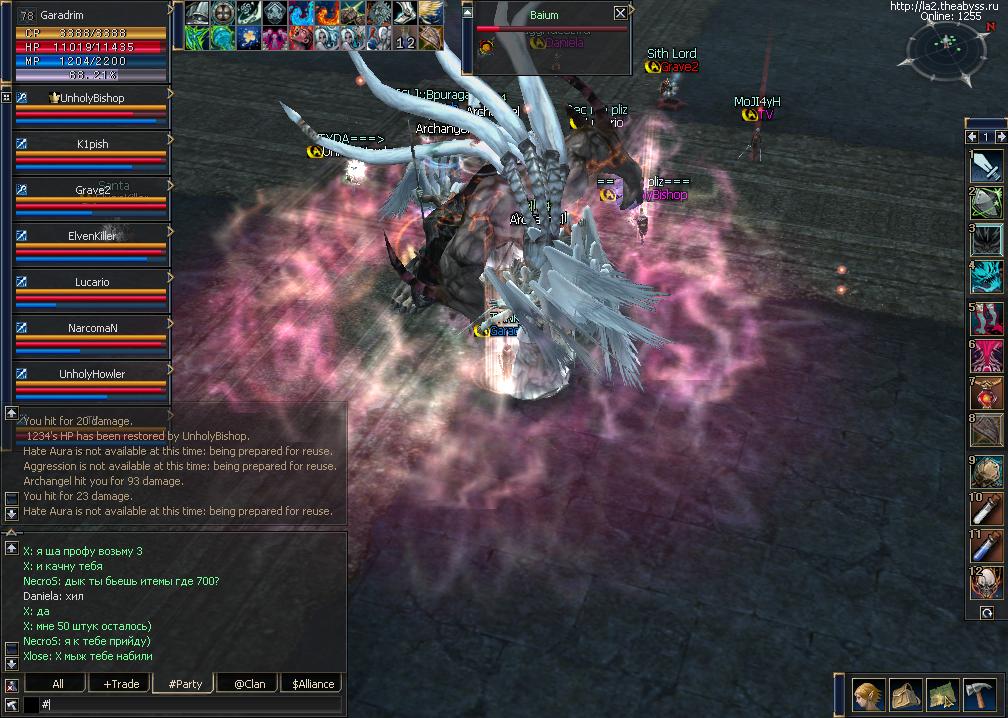Switch chat to the All tab
The width and height of the screenshot is (1008, 718).
58,684
